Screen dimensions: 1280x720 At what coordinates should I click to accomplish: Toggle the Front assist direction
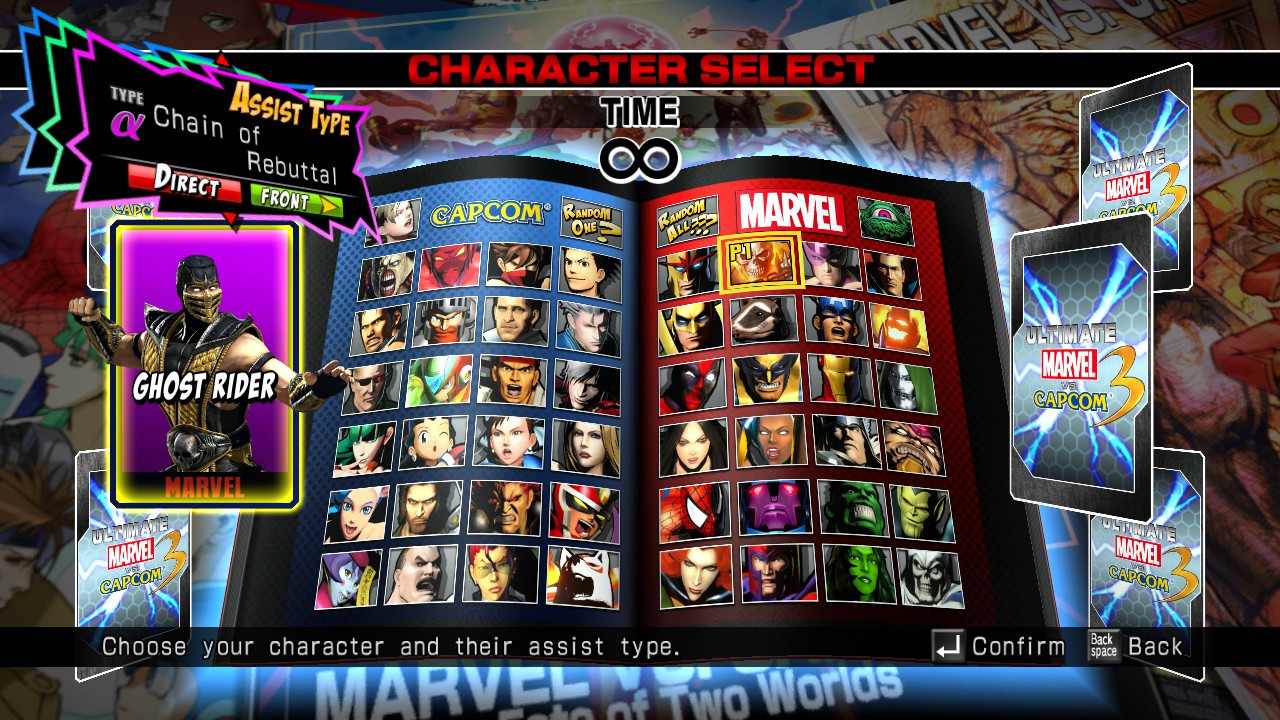click(285, 200)
